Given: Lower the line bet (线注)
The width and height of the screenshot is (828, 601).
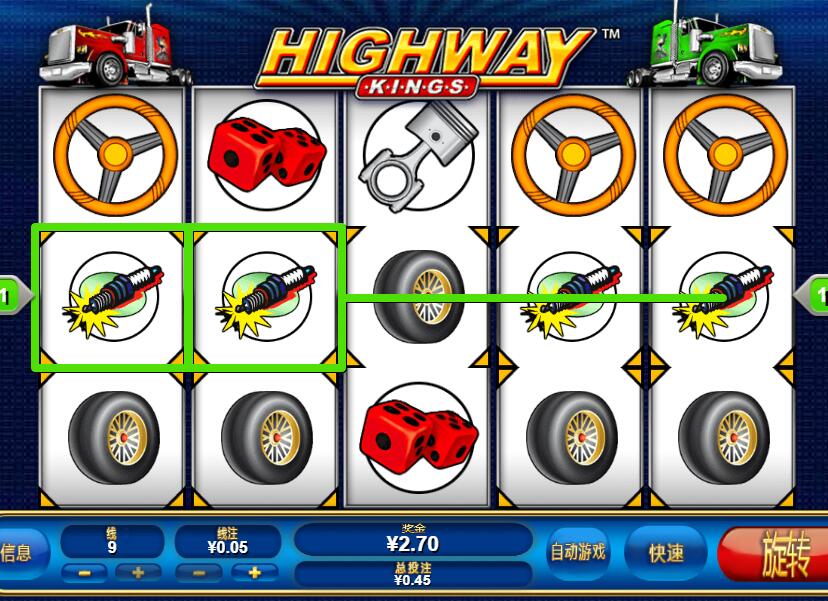Looking at the screenshot, I should (200, 573).
